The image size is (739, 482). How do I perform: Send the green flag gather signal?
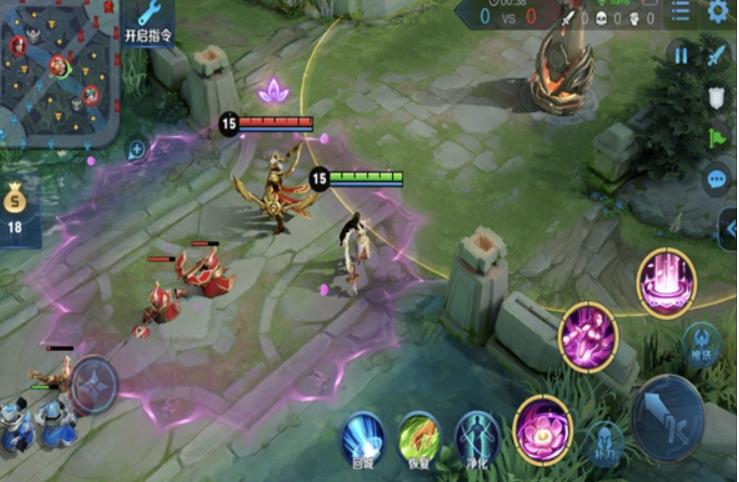716,138
